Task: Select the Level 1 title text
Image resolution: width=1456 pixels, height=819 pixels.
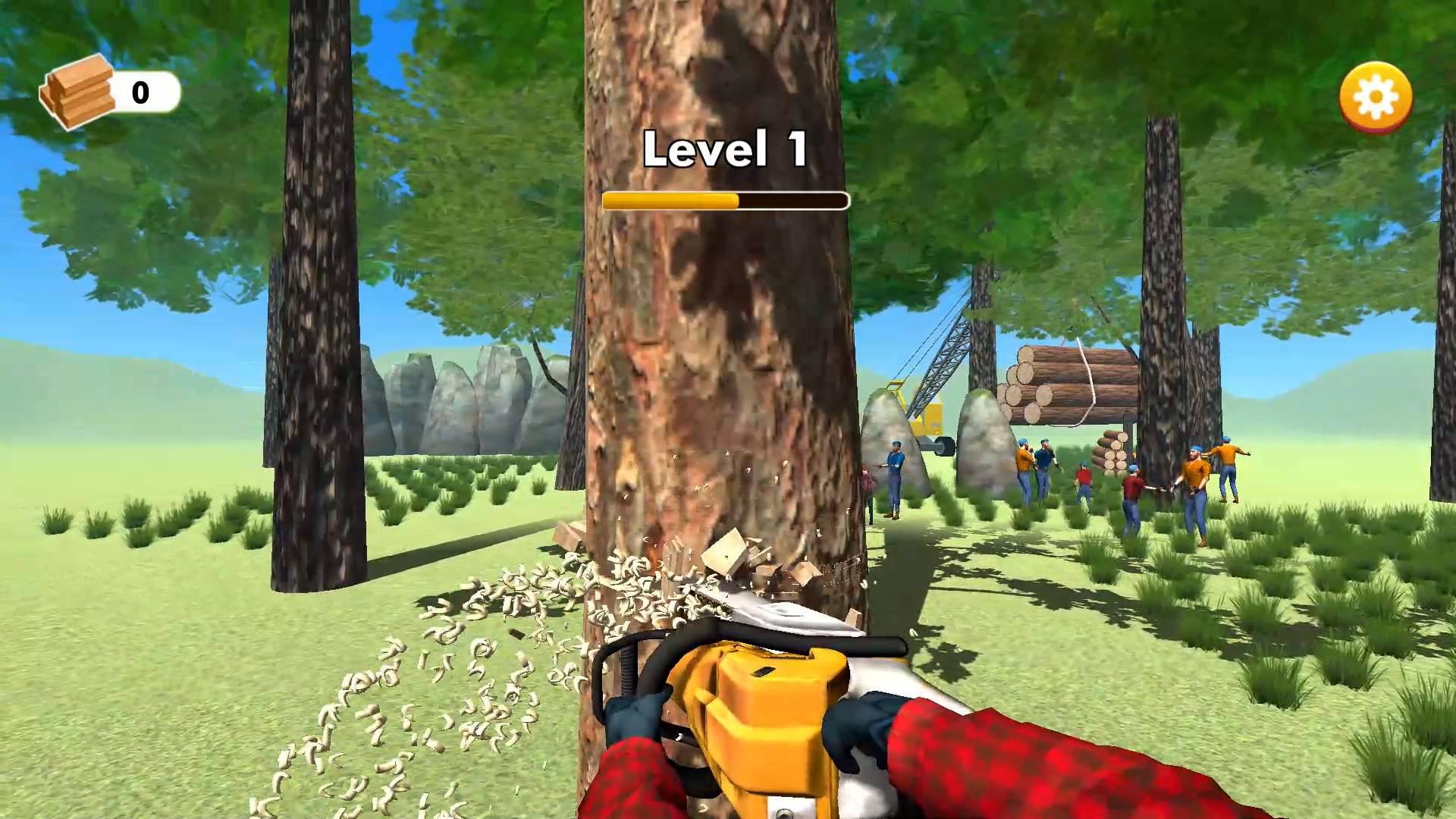Action: pyautogui.click(x=724, y=149)
